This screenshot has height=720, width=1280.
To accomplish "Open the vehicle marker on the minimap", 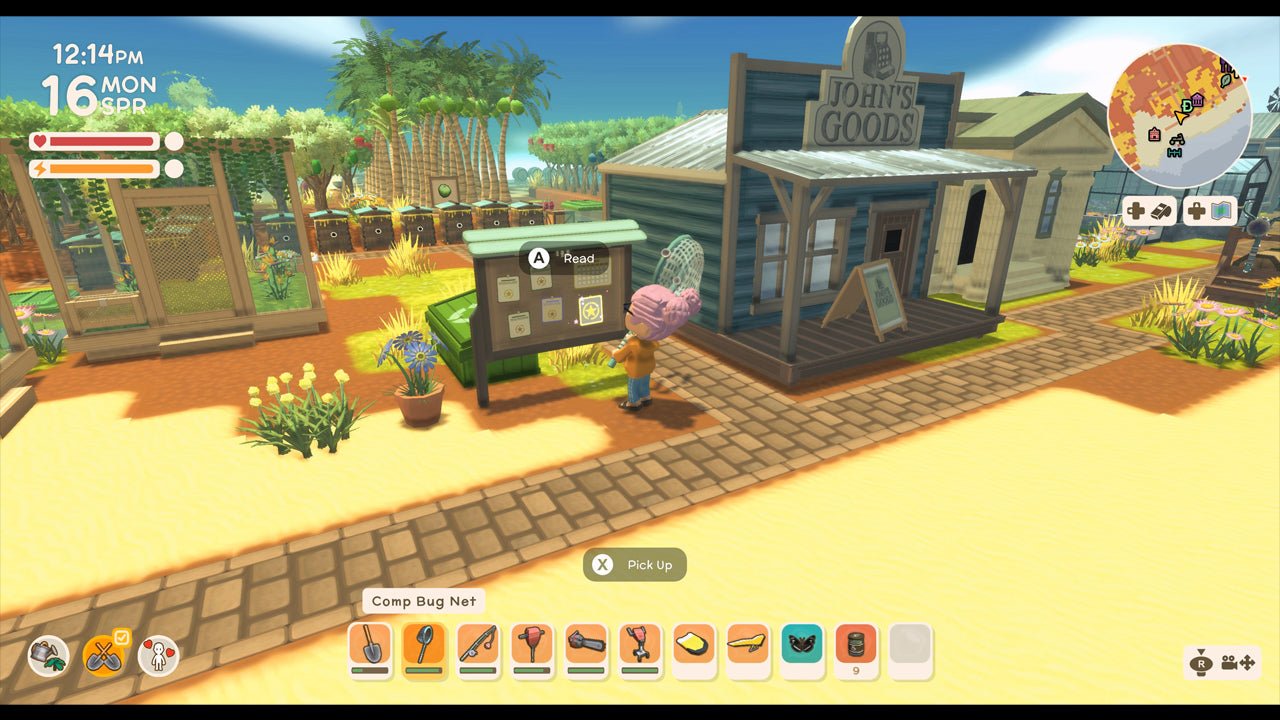I will [1177, 141].
